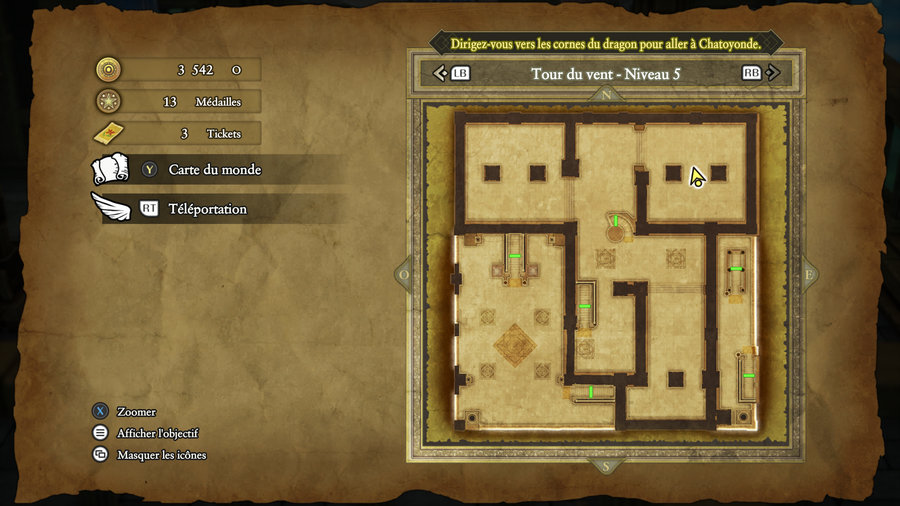Image resolution: width=900 pixels, height=506 pixels.
Task: Choose the Zoomer map option
Action: (x=136, y=412)
